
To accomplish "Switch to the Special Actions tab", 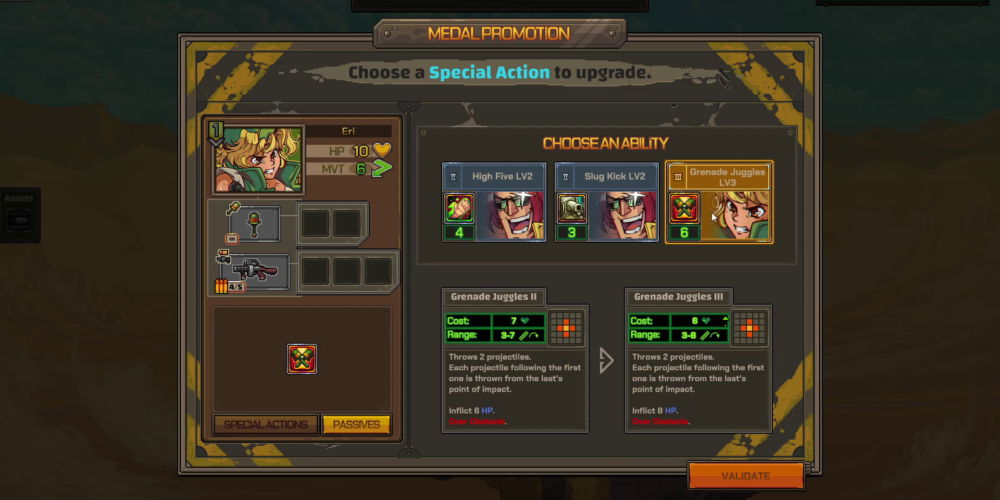I will [x=265, y=424].
